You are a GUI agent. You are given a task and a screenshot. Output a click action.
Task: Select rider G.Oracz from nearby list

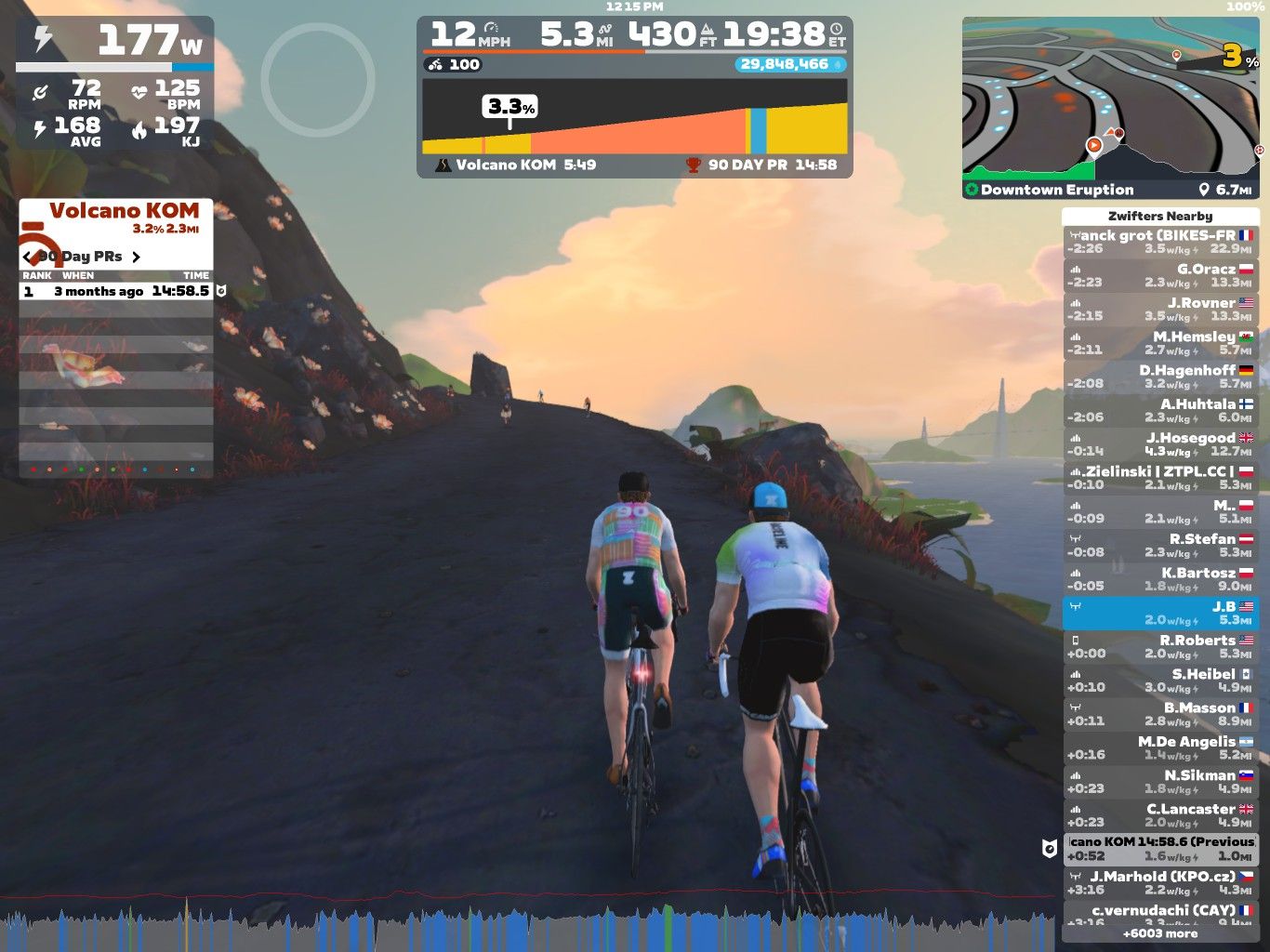[1160, 275]
